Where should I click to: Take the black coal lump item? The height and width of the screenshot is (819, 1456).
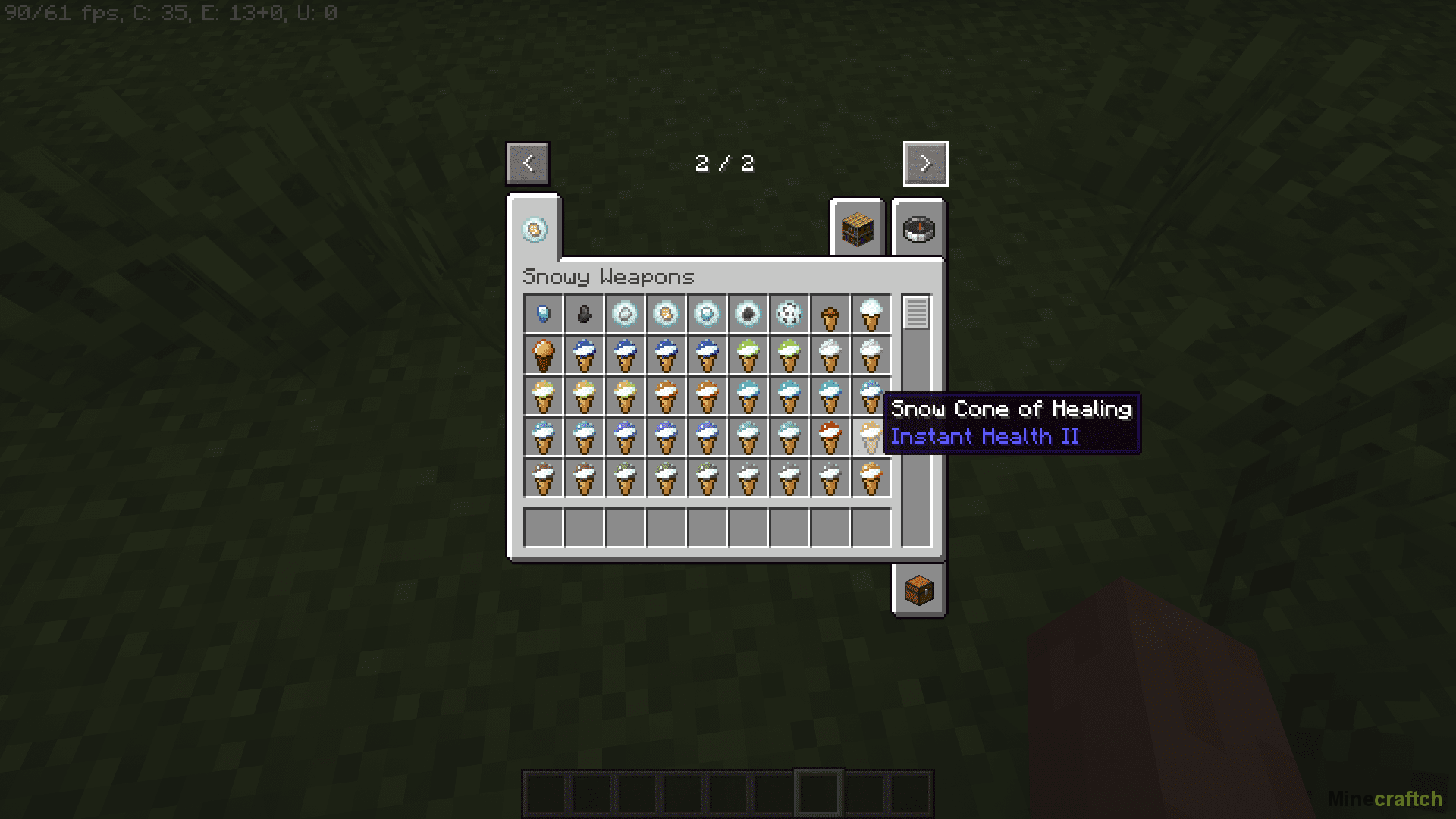pyautogui.click(x=585, y=314)
